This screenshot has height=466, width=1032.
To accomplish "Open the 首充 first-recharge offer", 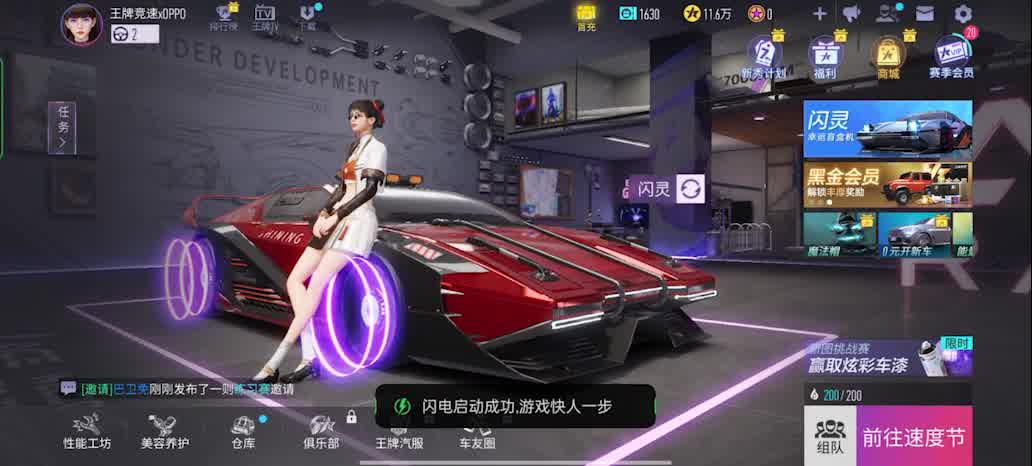I will tap(586, 16).
